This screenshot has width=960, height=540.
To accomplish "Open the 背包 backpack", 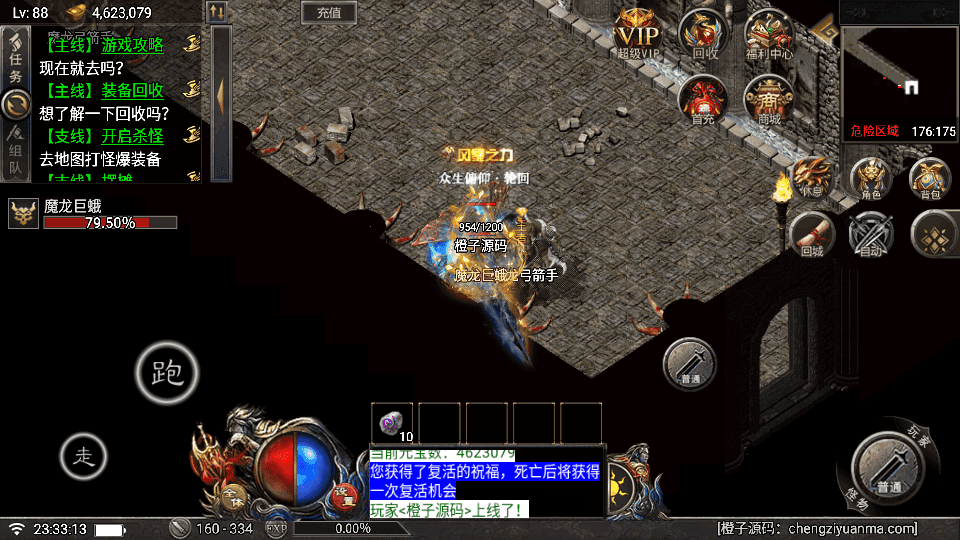I will click(x=931, y=177).
